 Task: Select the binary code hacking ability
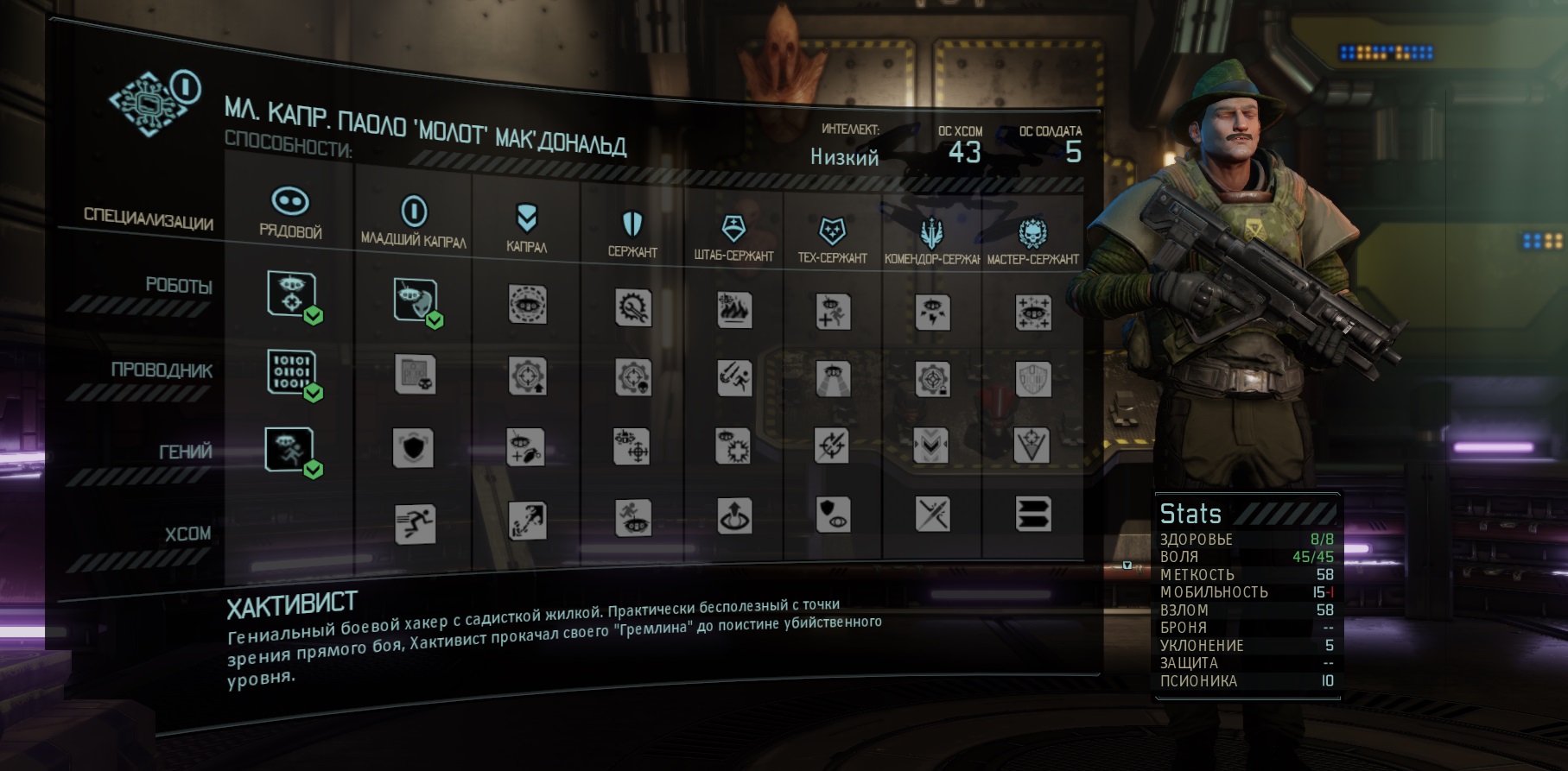(x=291, y=372)
